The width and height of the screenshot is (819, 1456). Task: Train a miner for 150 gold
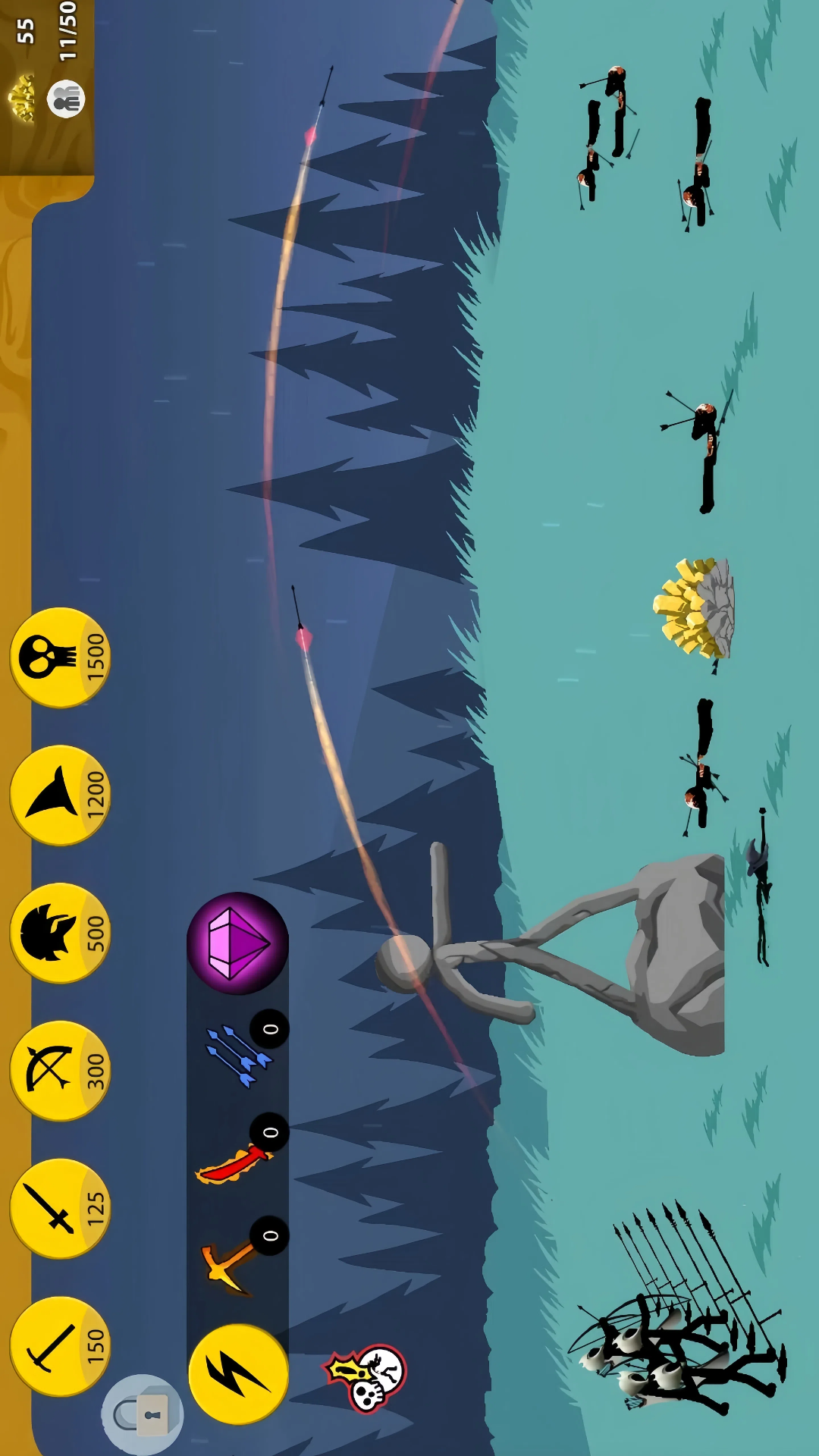pos(59,1346)
